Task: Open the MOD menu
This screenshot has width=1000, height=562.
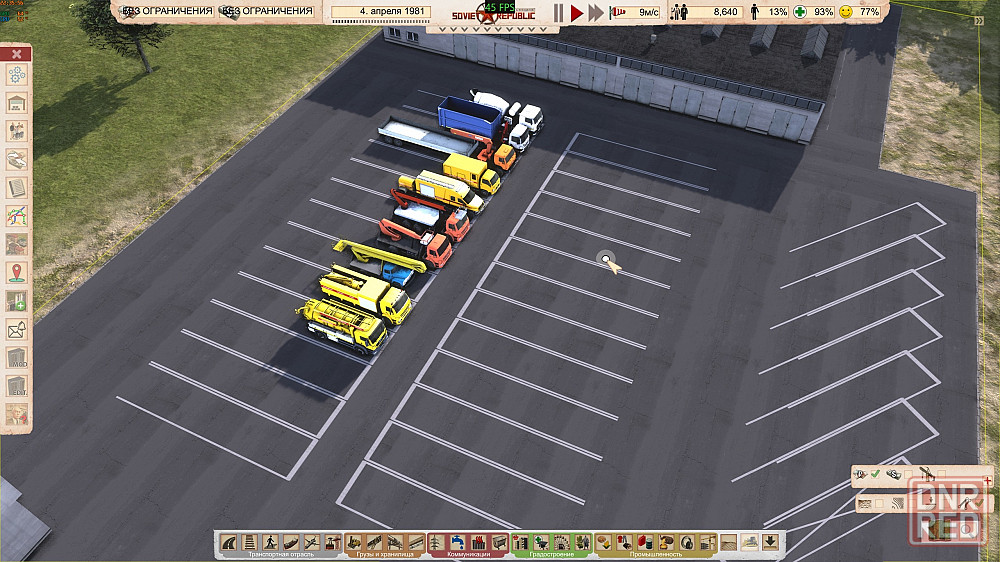Action: [x=17, y=358]
